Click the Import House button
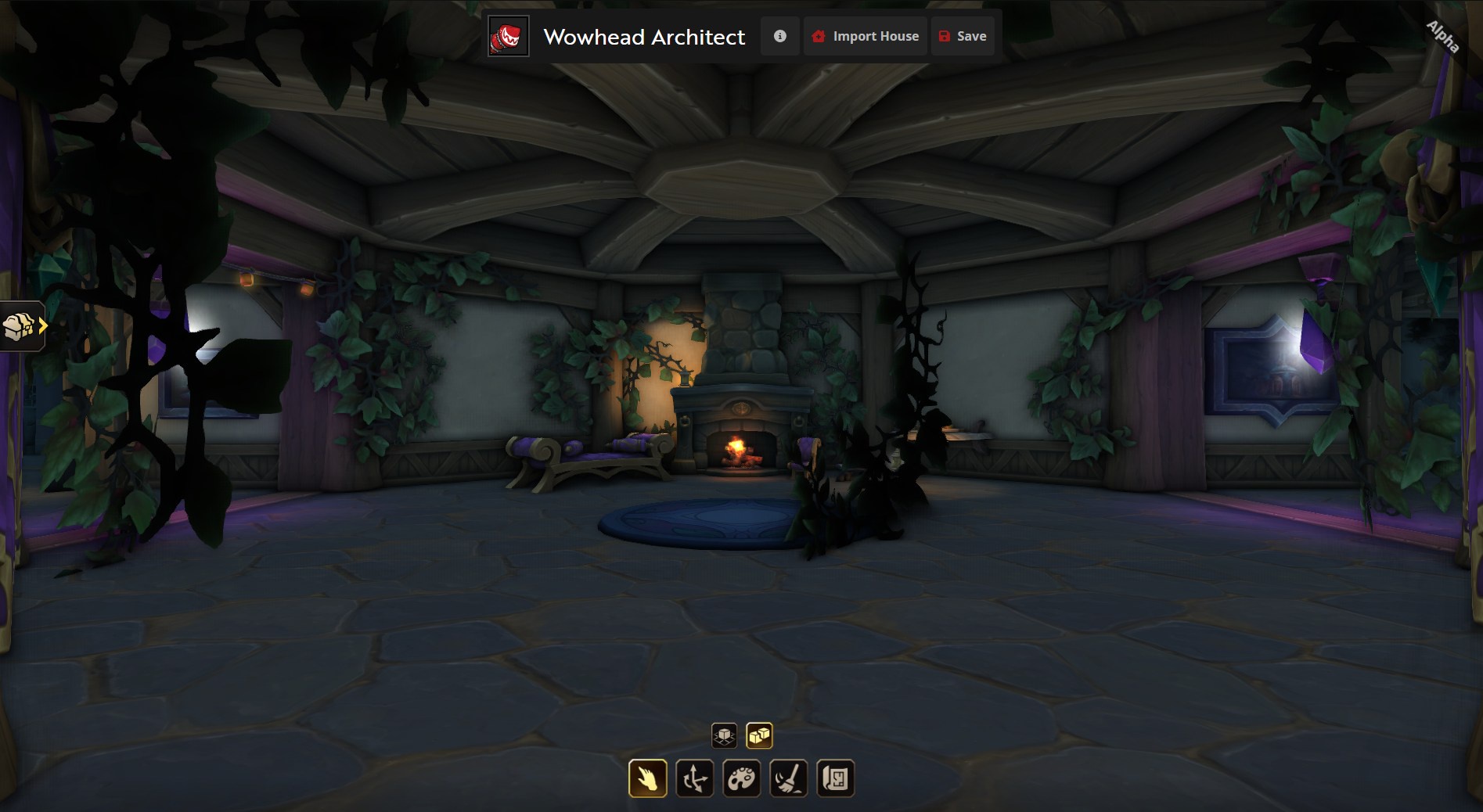This screenshot has height=812, width=1483. 865,36
